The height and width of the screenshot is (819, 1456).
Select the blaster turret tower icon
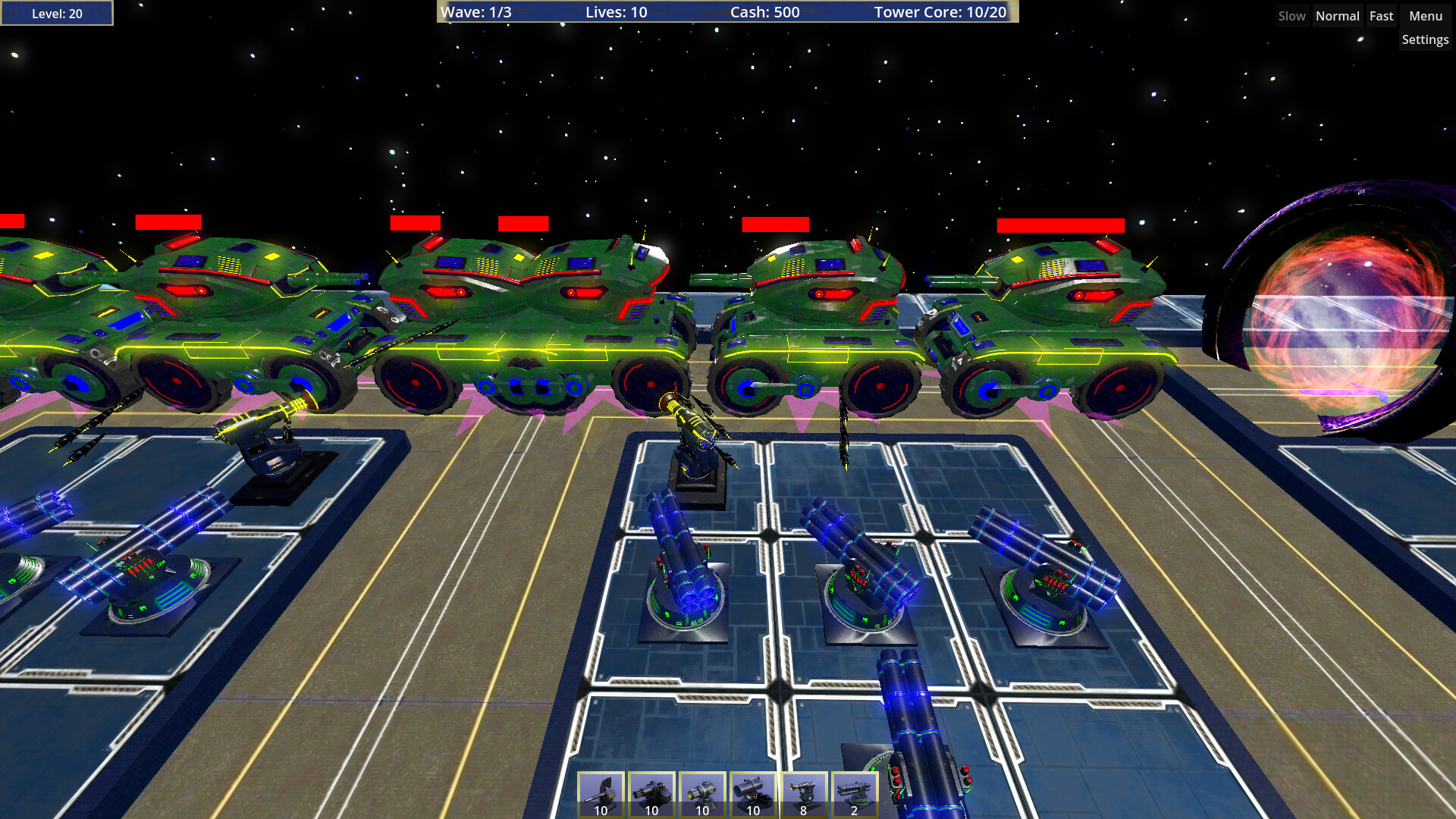pyautogui.click(x=701, y=792)
